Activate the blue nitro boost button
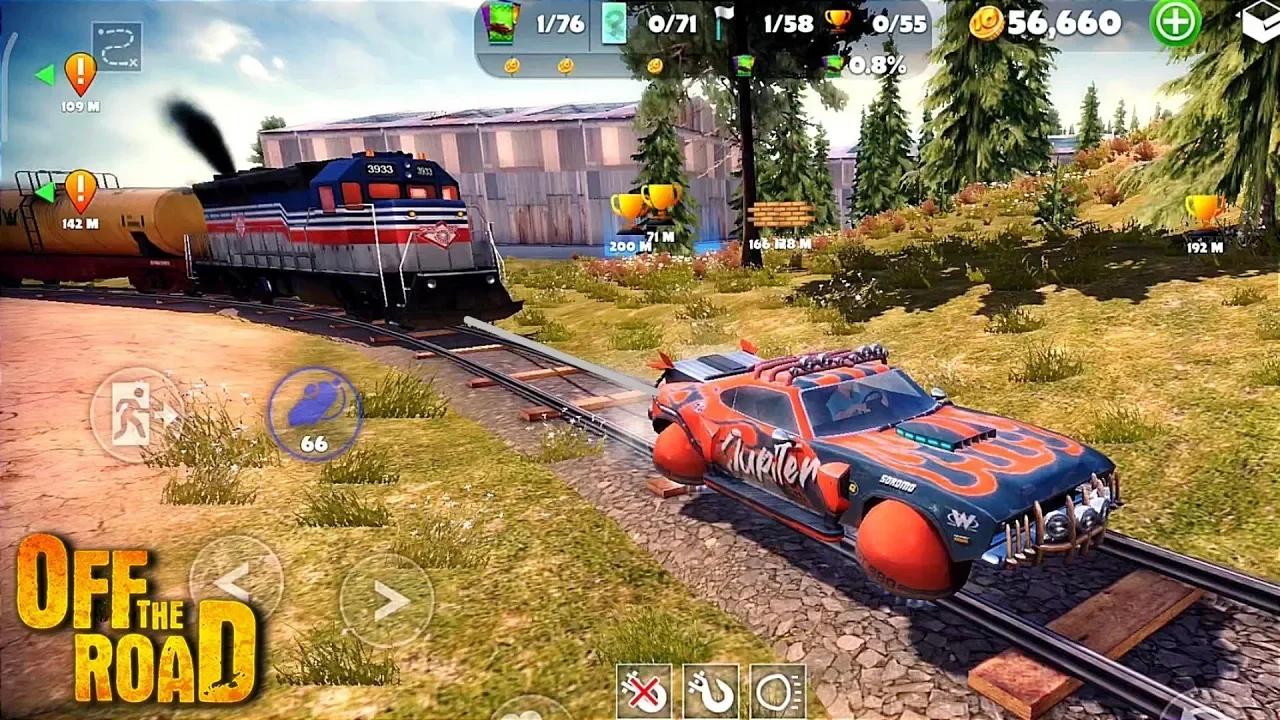Viewport: 1280px width, 720px height. point(314,412)
